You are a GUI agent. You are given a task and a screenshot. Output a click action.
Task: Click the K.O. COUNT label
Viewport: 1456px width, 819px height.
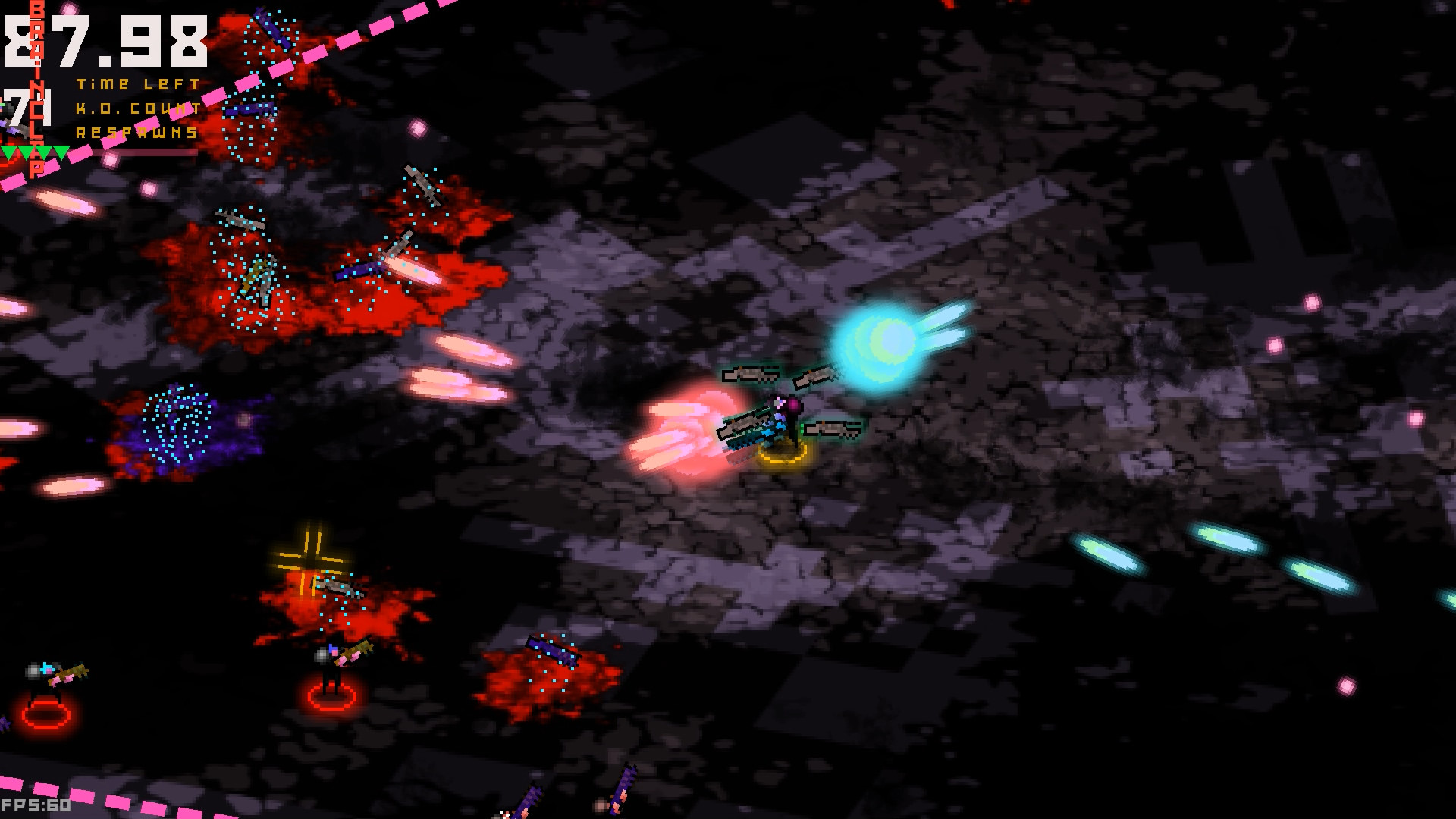point(135,108)
